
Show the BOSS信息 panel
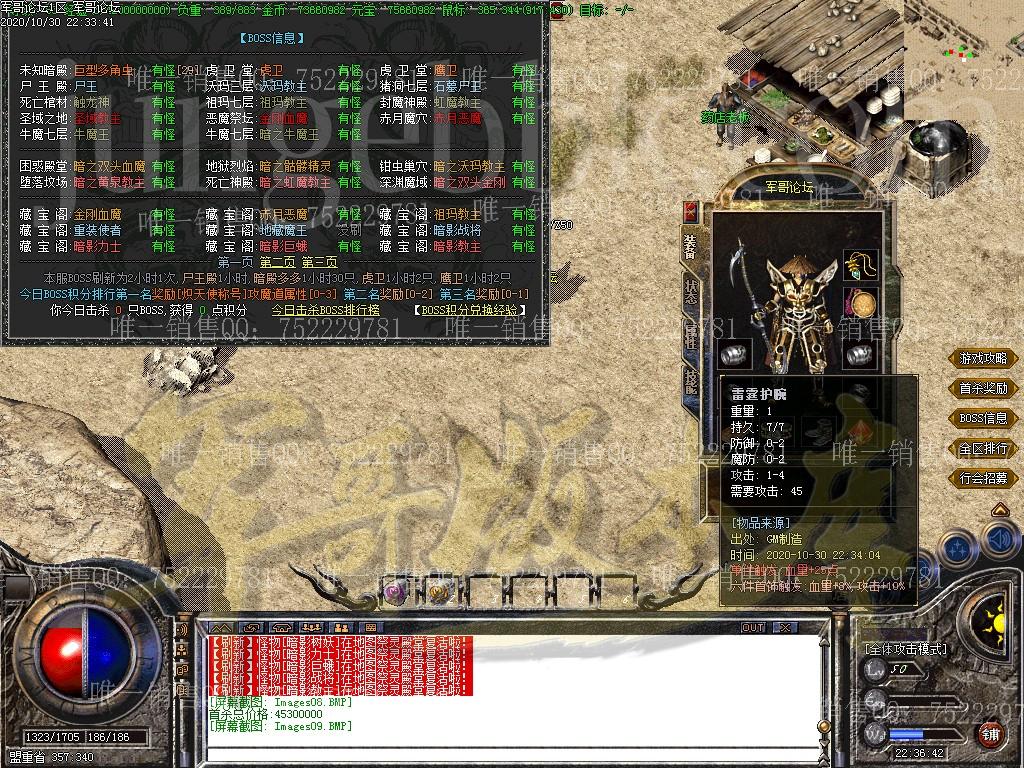tap(983, 418)
